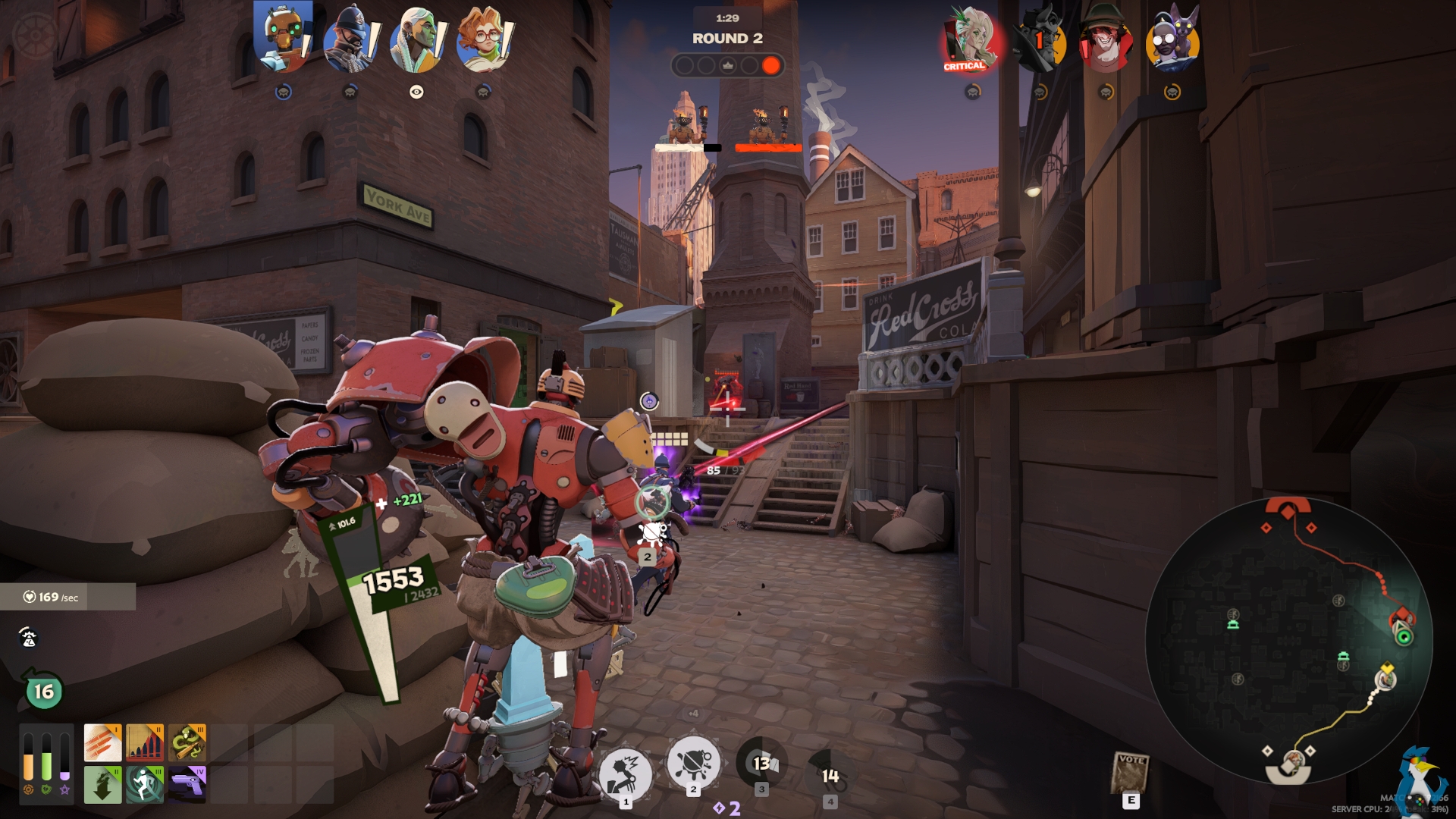Open the VOTE poster
Viewport: 1456px width, 819px height.
(1130, 773)
